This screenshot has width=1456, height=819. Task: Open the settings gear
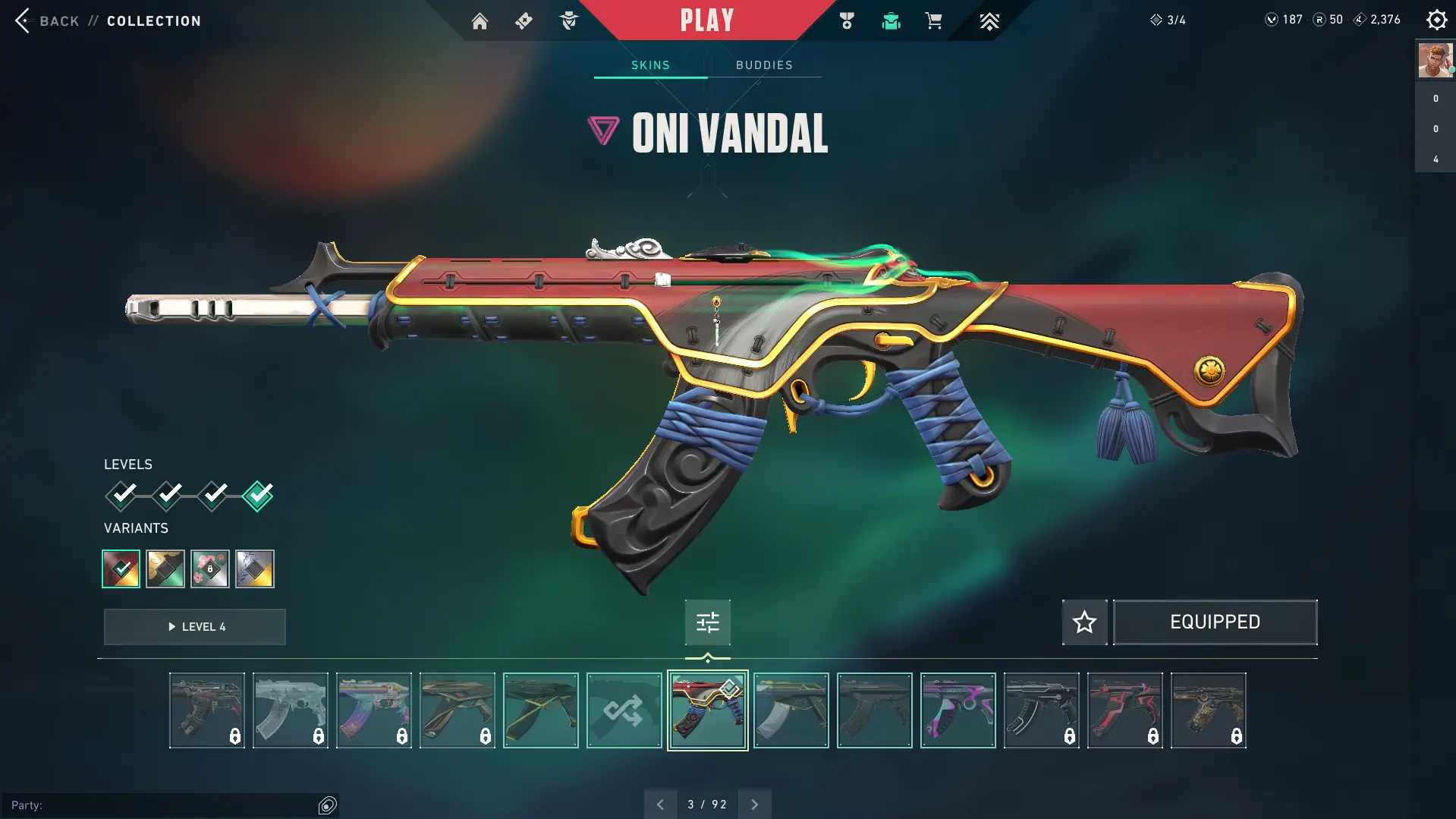(1436, 20)
